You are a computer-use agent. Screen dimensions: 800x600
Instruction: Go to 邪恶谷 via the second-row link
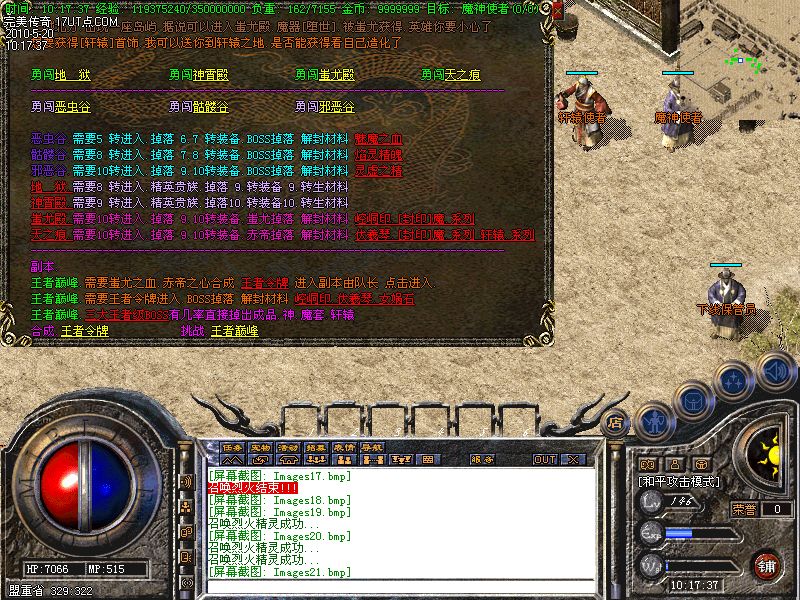point(338,106)
